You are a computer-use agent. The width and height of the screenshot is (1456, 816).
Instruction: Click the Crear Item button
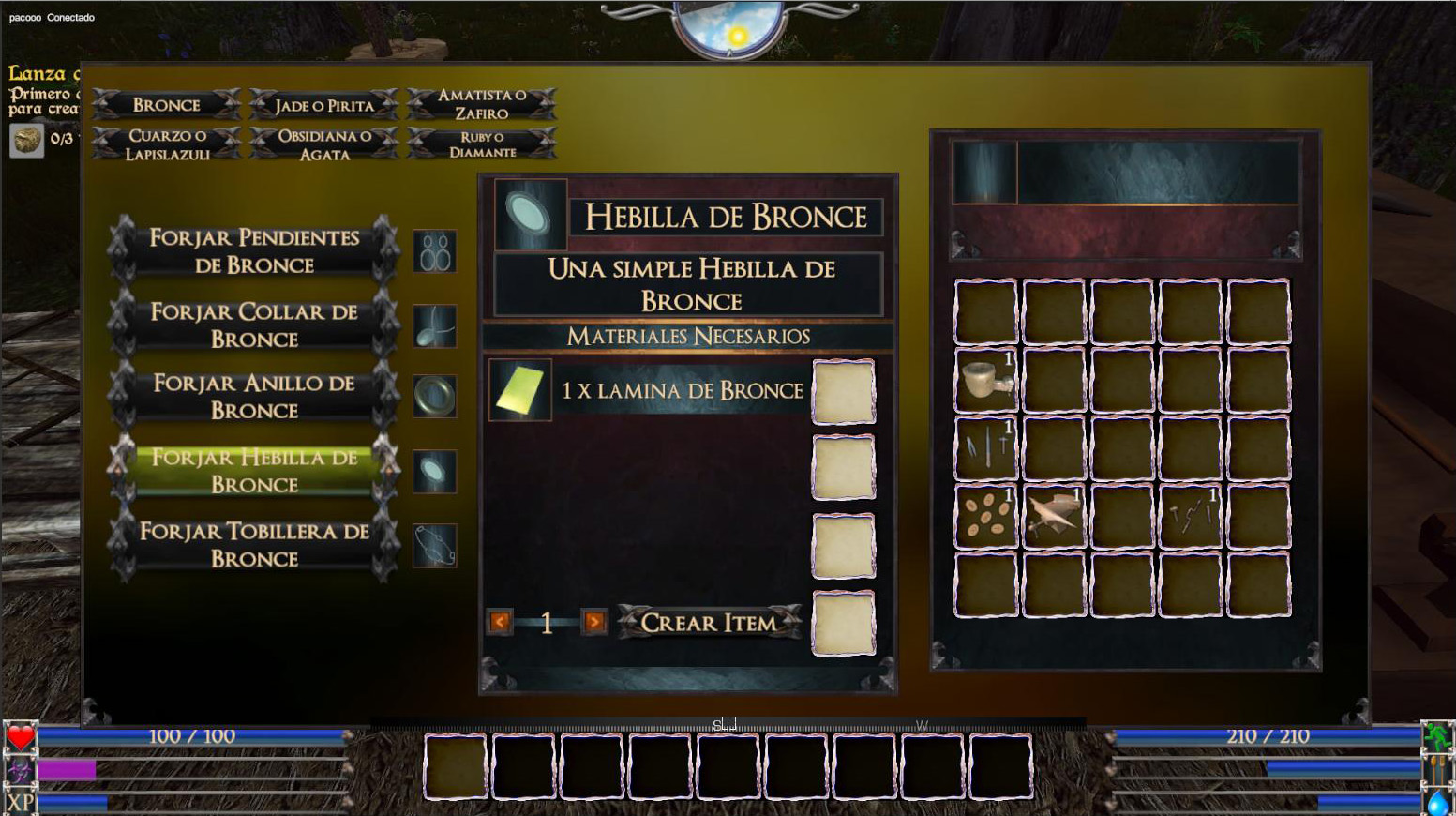(709, 622)
